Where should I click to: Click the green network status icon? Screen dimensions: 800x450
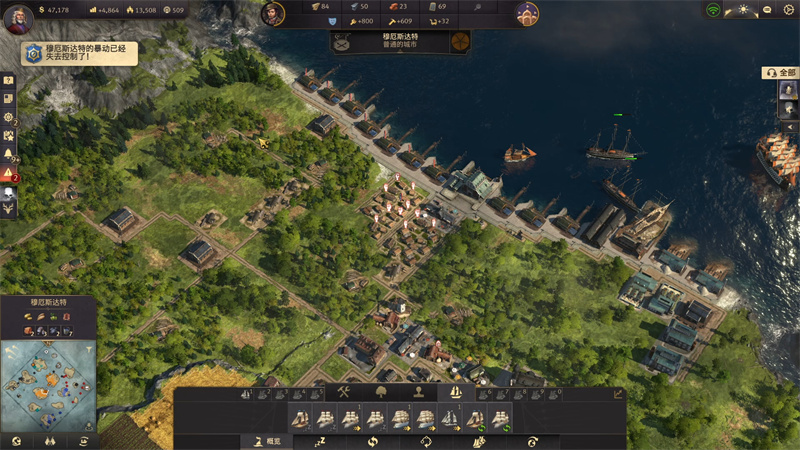(x=714, y=10)
